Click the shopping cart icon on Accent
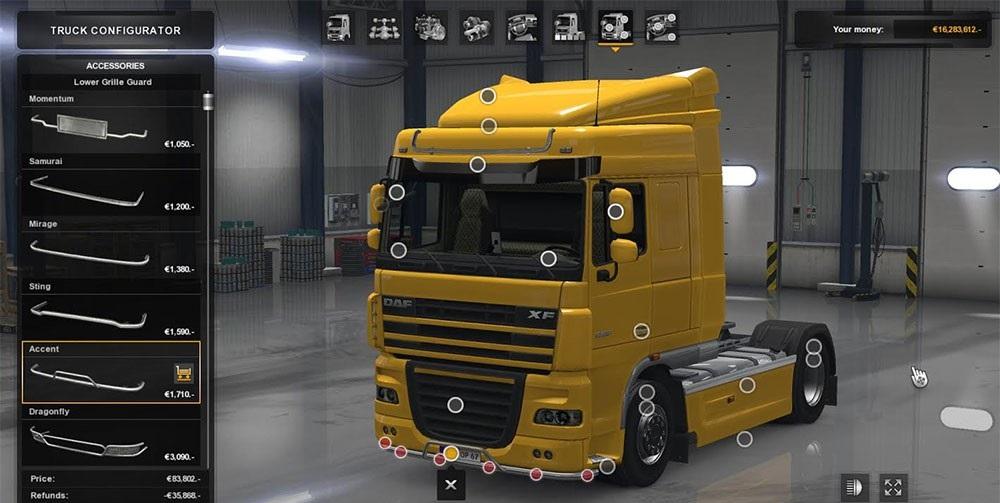Image resolution: width=1000 pixels, height=503 pixels. point(184,373)
